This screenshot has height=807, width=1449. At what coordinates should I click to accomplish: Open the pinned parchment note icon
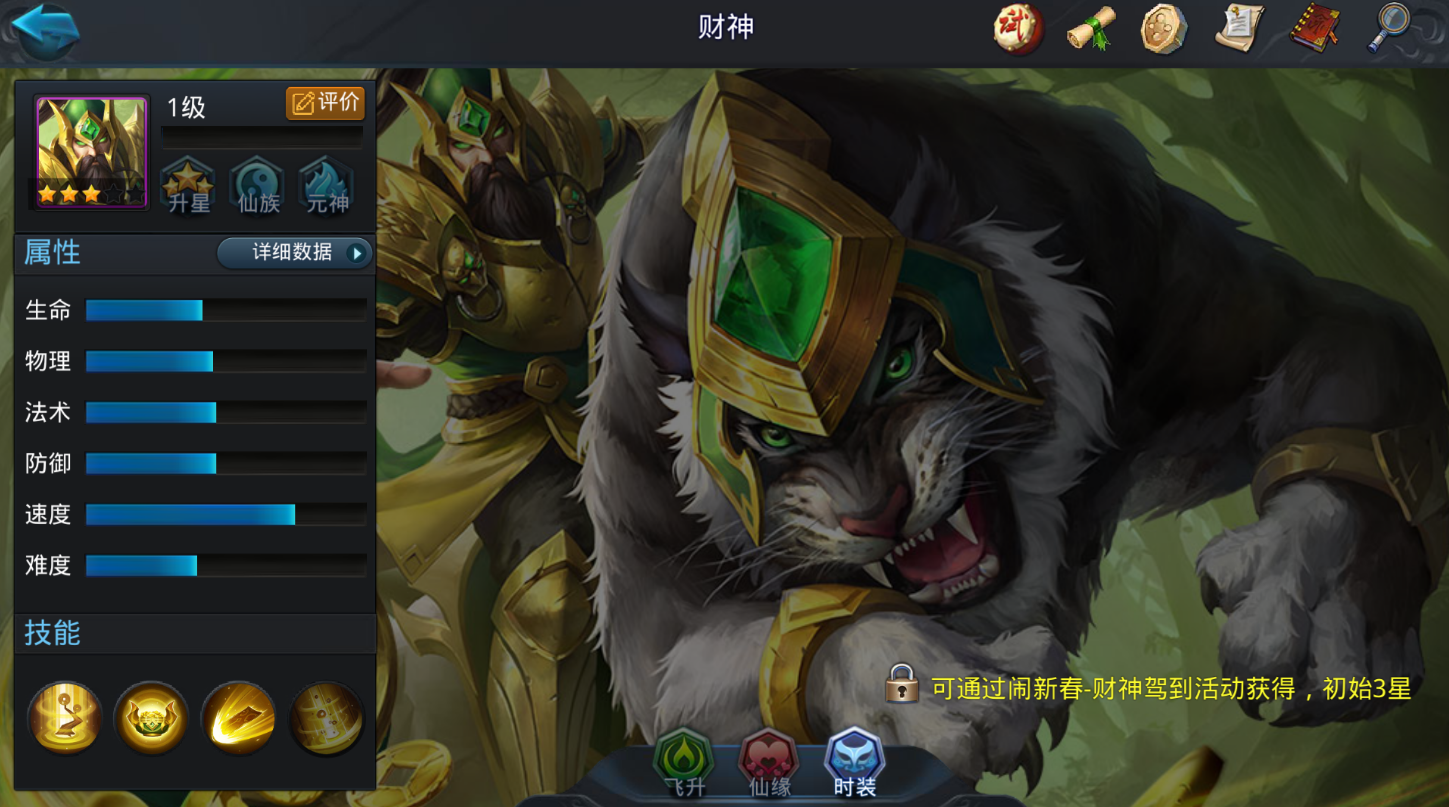1239,28
